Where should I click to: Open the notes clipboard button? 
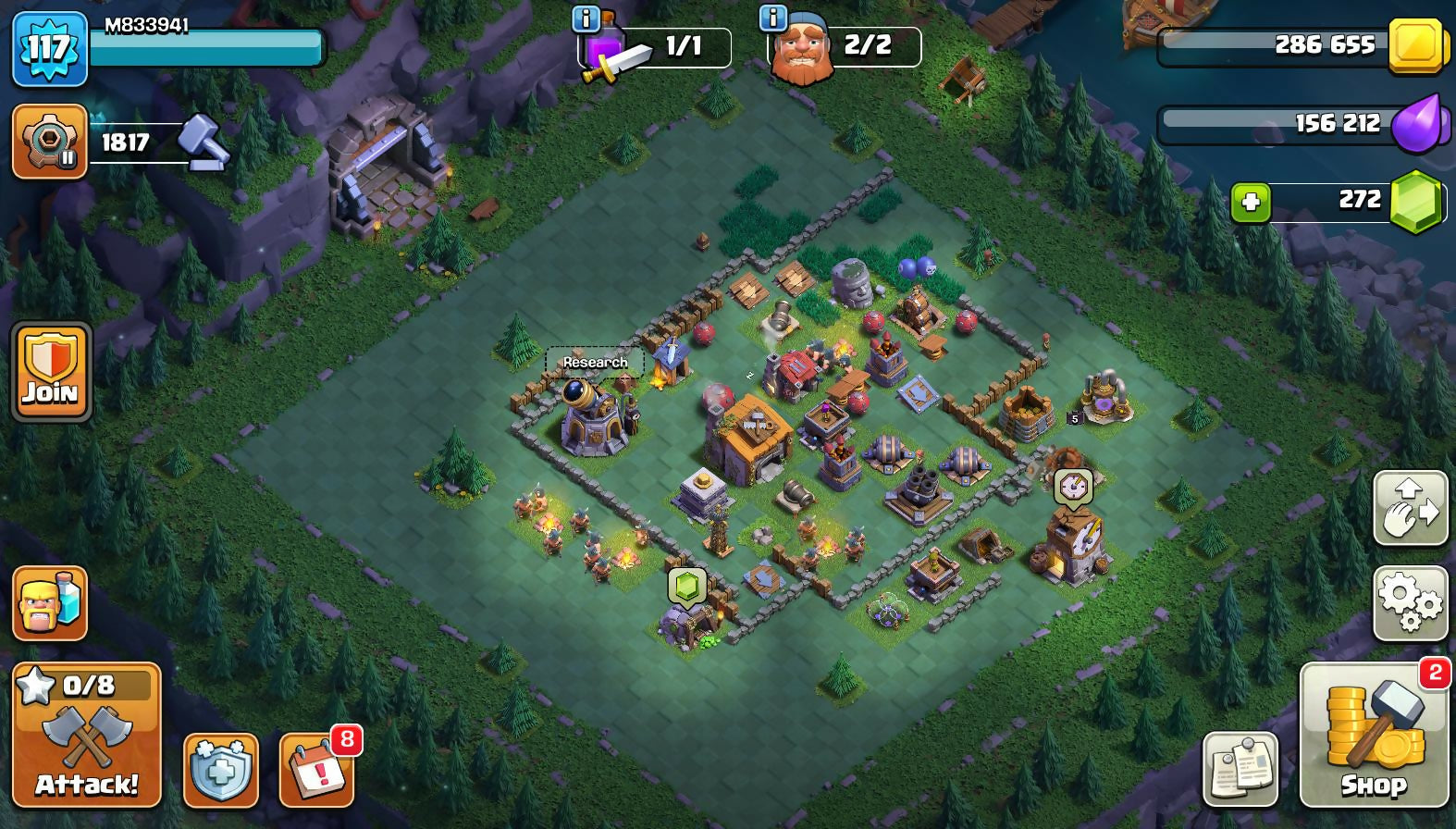click(x=1240, y=769)
